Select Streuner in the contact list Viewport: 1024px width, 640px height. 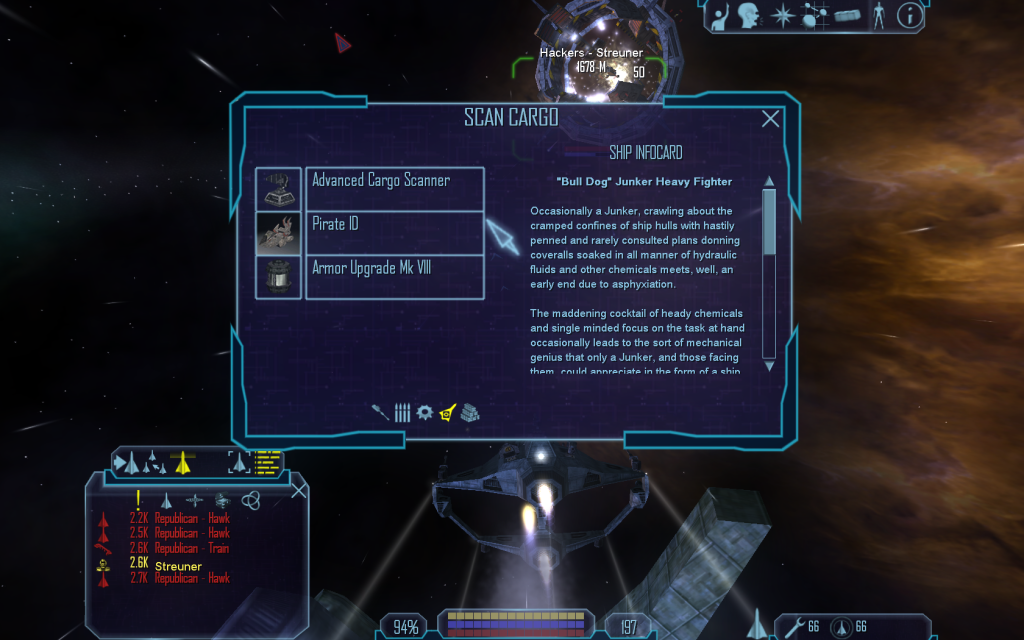[x=178, y=566]
